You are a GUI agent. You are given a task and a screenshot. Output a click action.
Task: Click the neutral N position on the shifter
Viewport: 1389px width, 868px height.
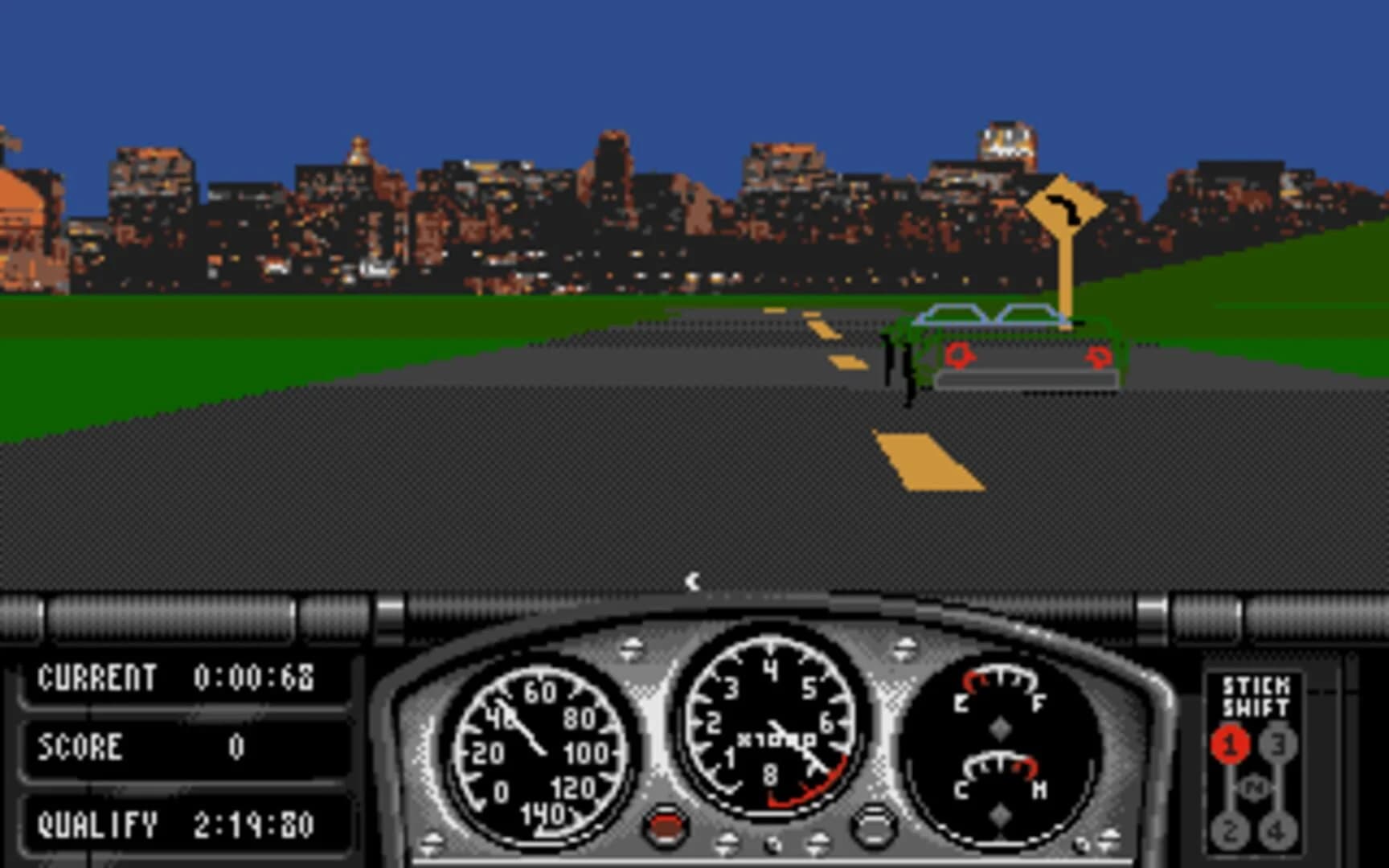[x=1253, y=788]
